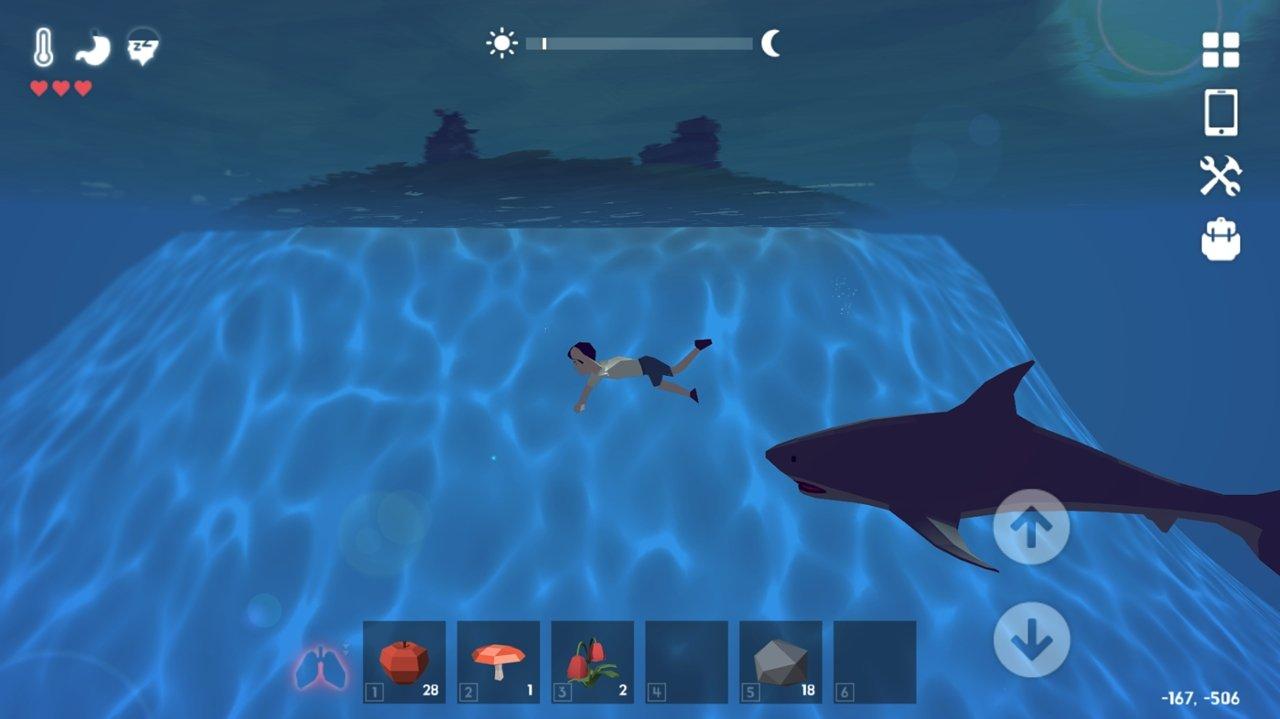1280x719 pixels.
Task: Open the backpack inventory
Action: pos(1220,240)
